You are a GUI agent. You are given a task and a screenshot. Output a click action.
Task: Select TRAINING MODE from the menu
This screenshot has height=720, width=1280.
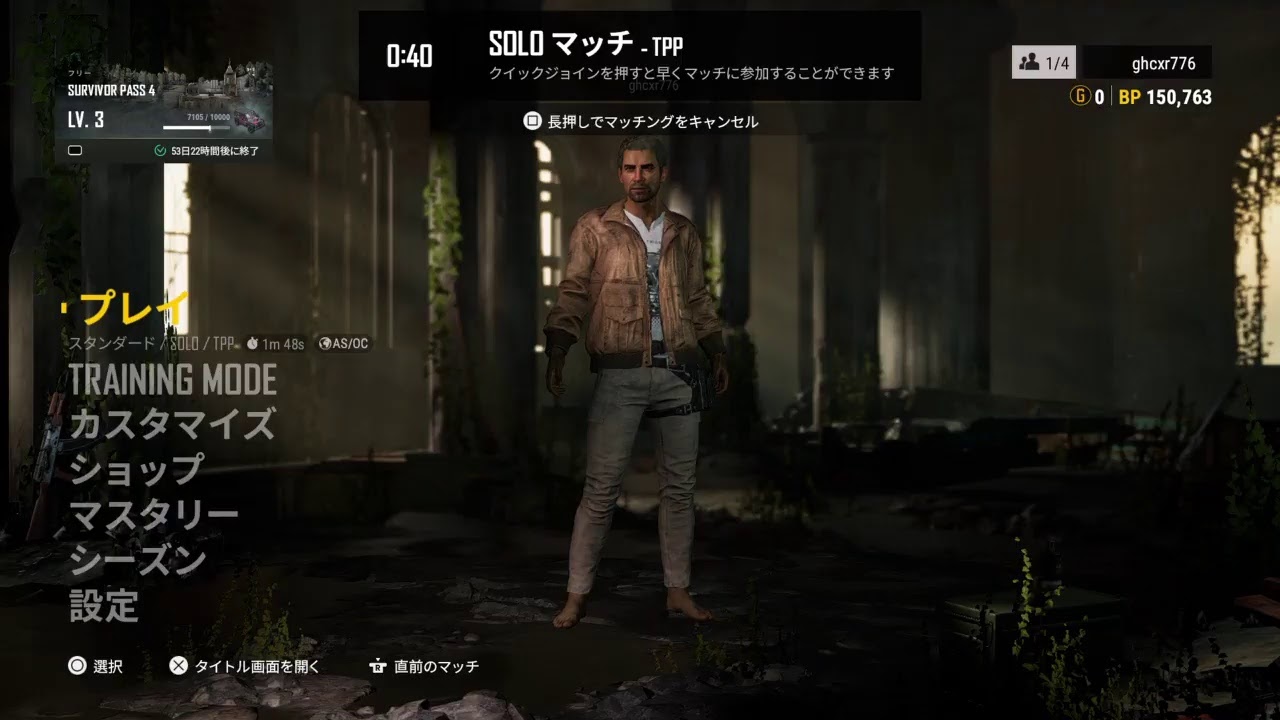(x=172, y=380)
